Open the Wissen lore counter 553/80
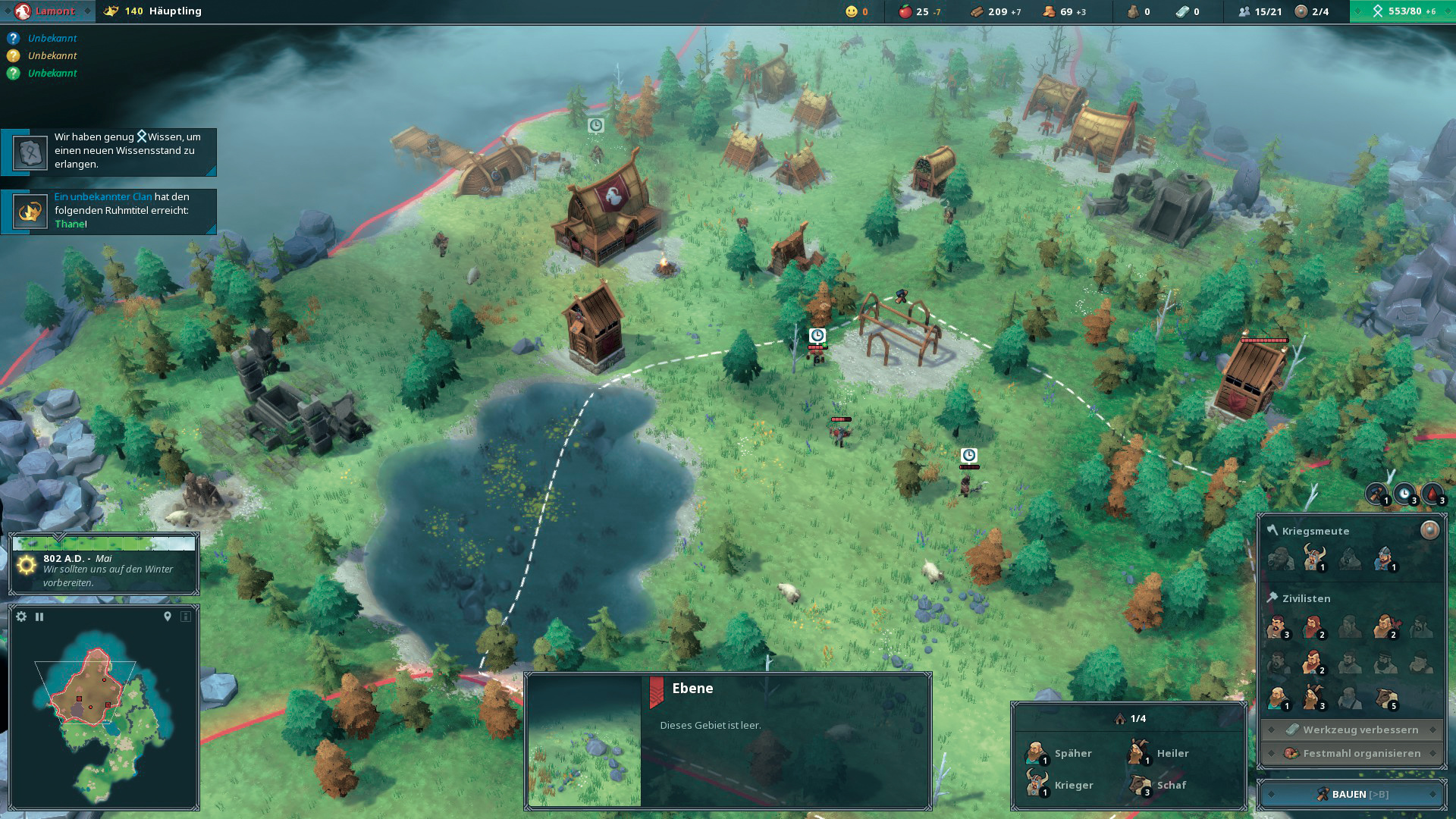Screen dimensions: 1456x819 pyautogui.click(x=1403, y=11)
